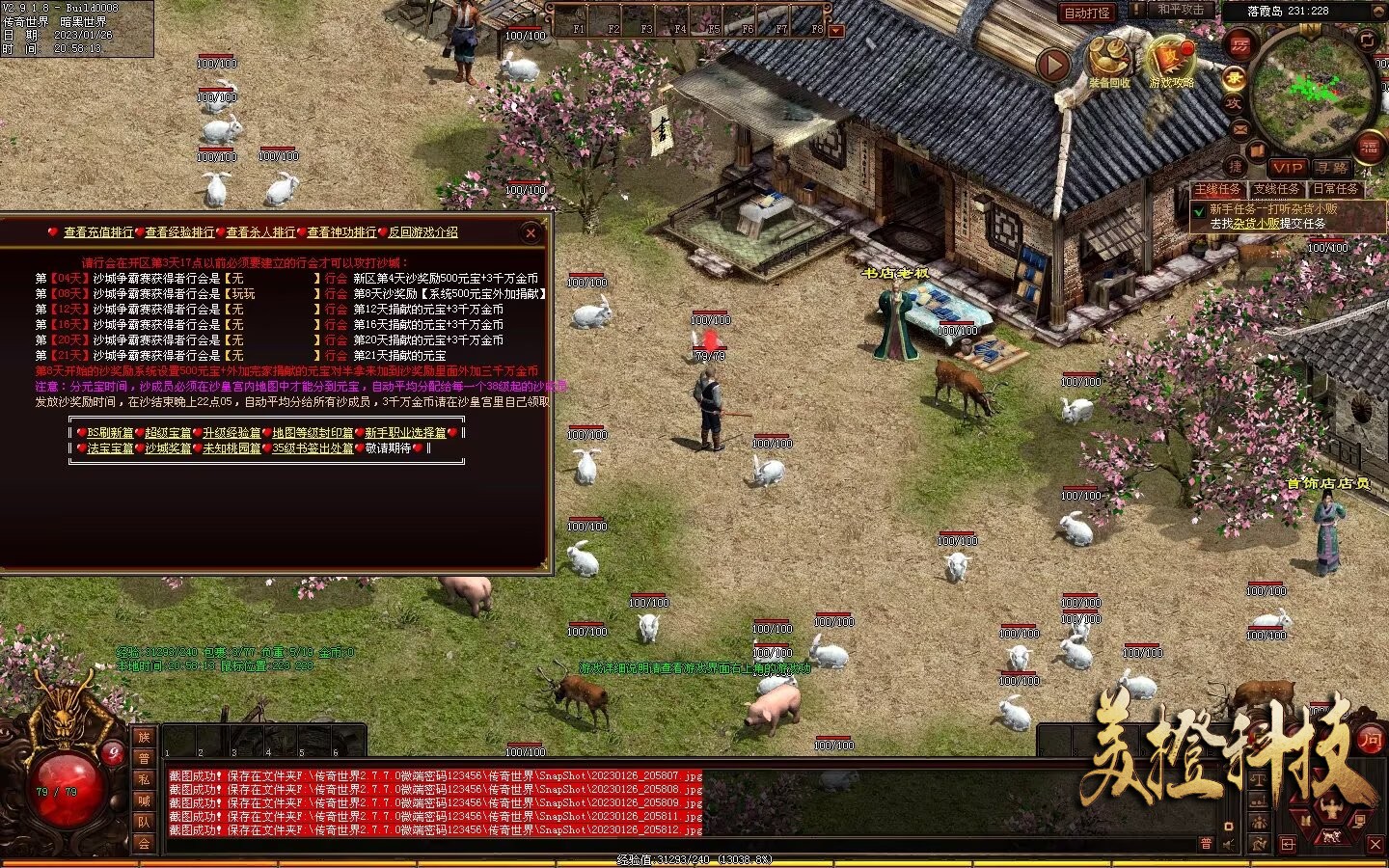This screenshot has width=1389, height=868.
Task: Open the 查看杀人排行 kill ranking
Action: click(x=260, y=232)
